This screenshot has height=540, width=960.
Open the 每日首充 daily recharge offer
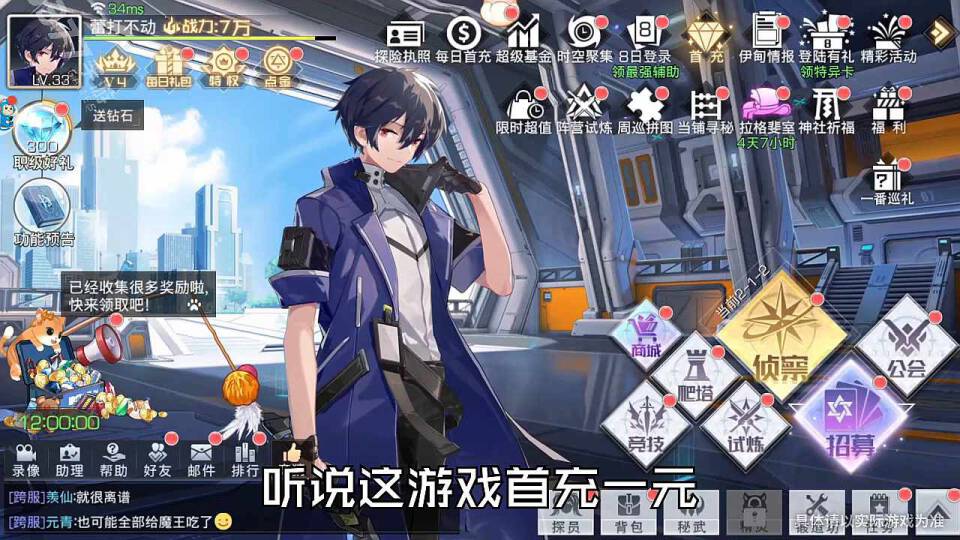(464, 37)
